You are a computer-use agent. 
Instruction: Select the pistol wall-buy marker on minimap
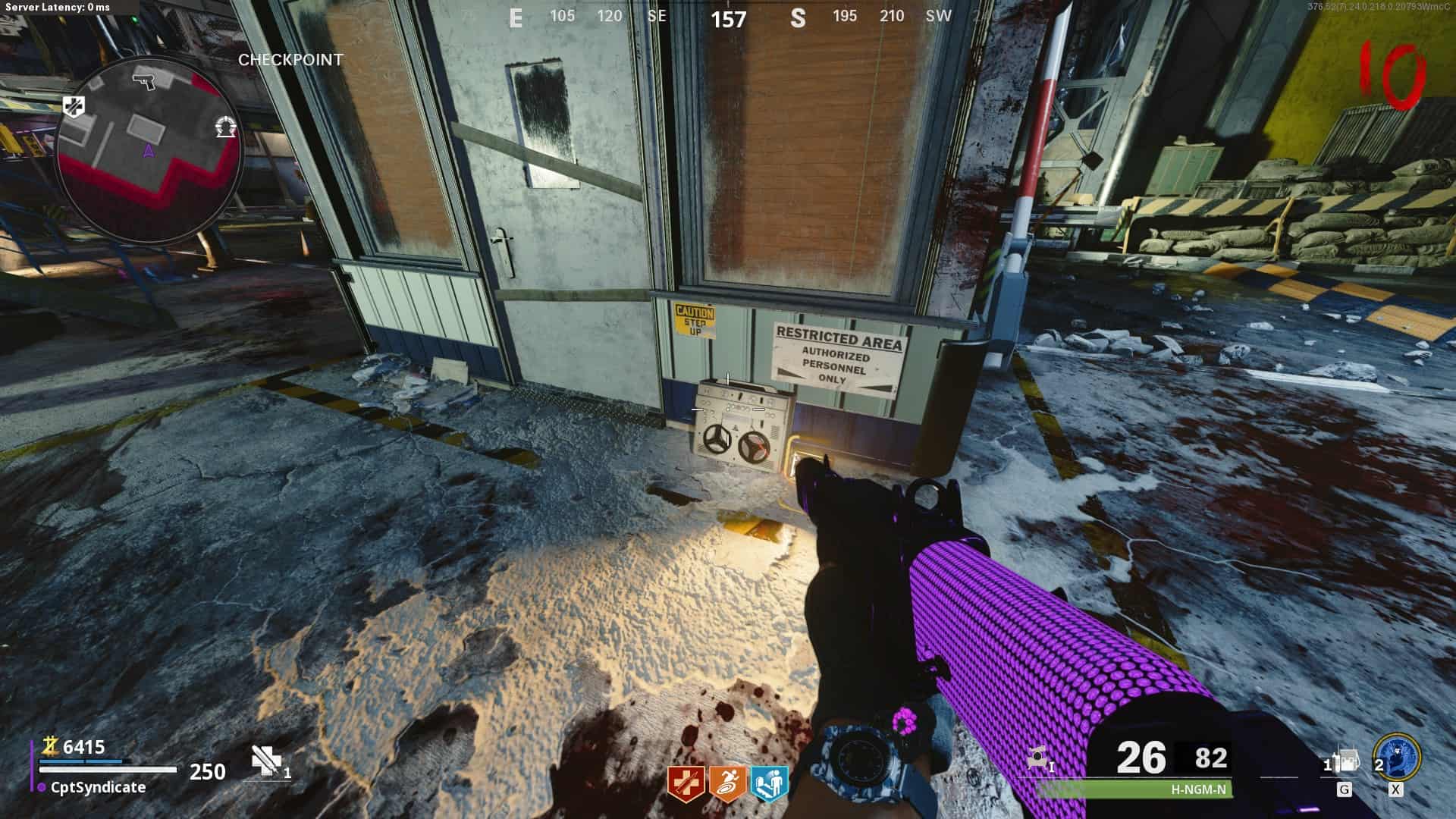[143, 78]
